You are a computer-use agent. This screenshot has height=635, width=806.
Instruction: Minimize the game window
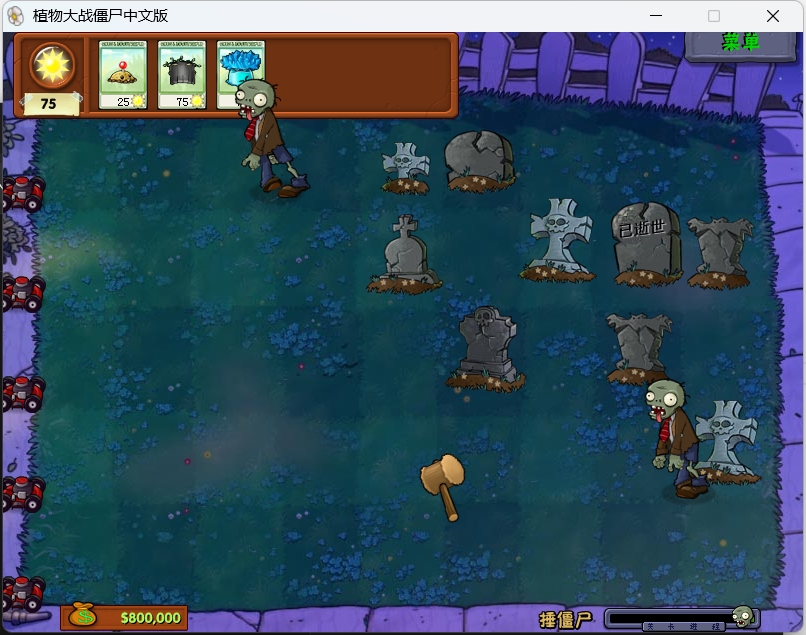[x=656, y=16]
